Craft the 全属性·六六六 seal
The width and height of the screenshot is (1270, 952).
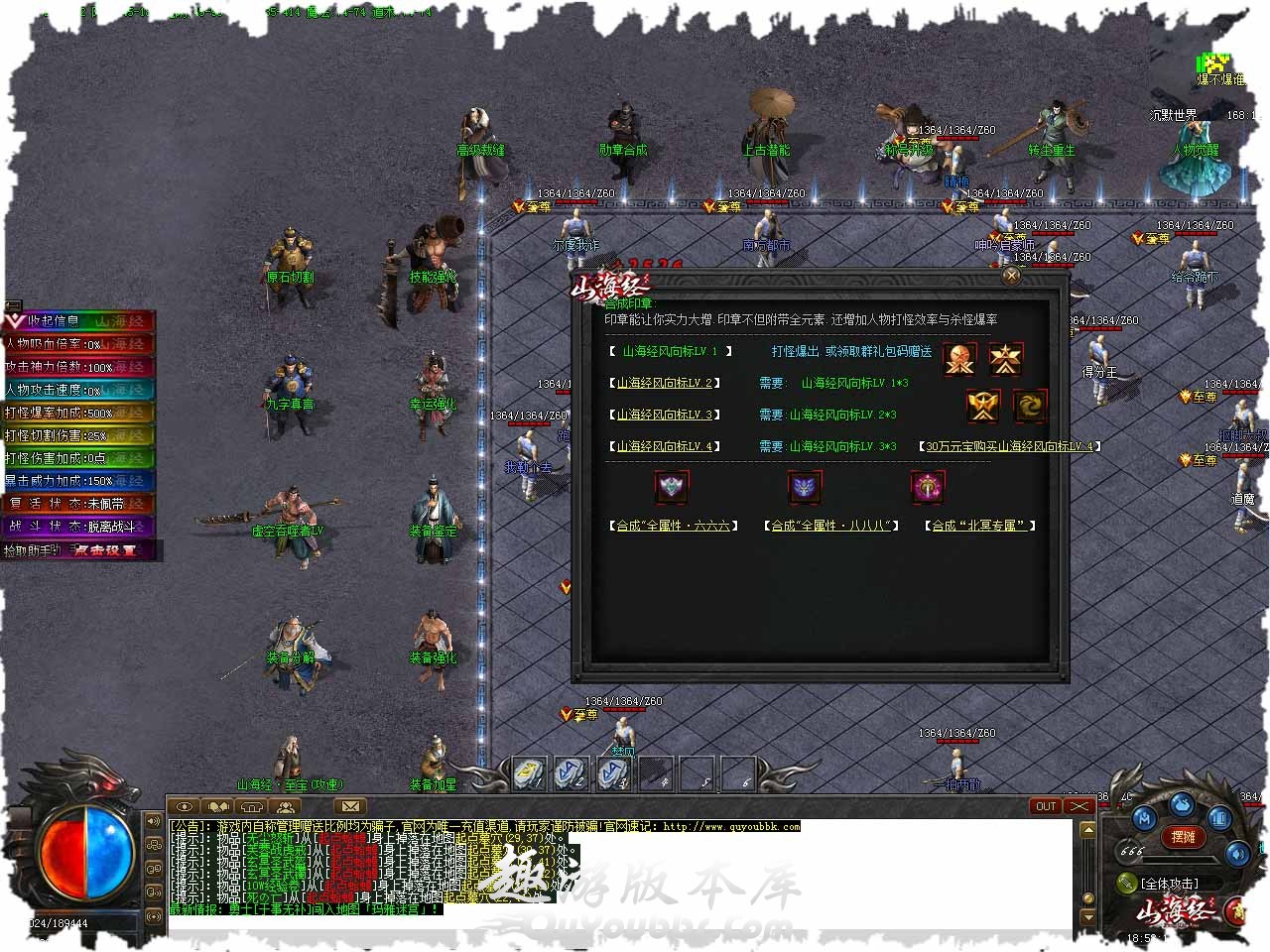click(x=674, y=526)
